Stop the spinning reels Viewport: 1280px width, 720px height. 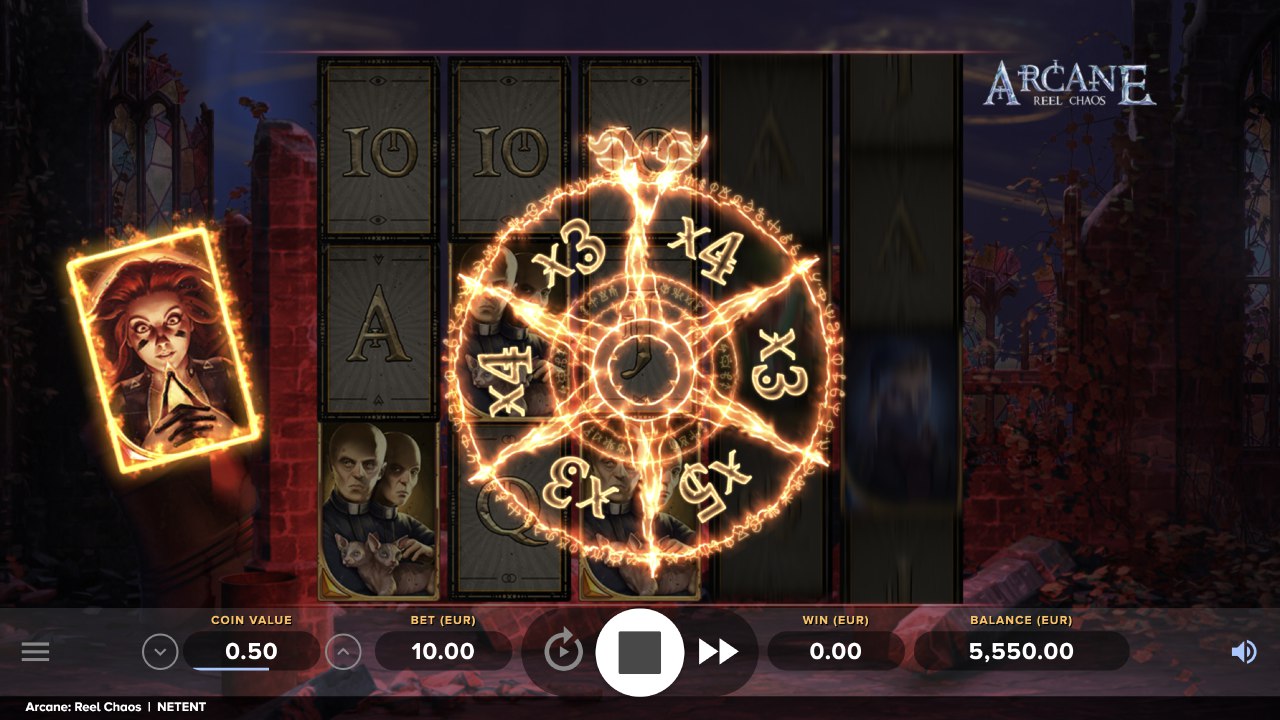tap(640, 652)
